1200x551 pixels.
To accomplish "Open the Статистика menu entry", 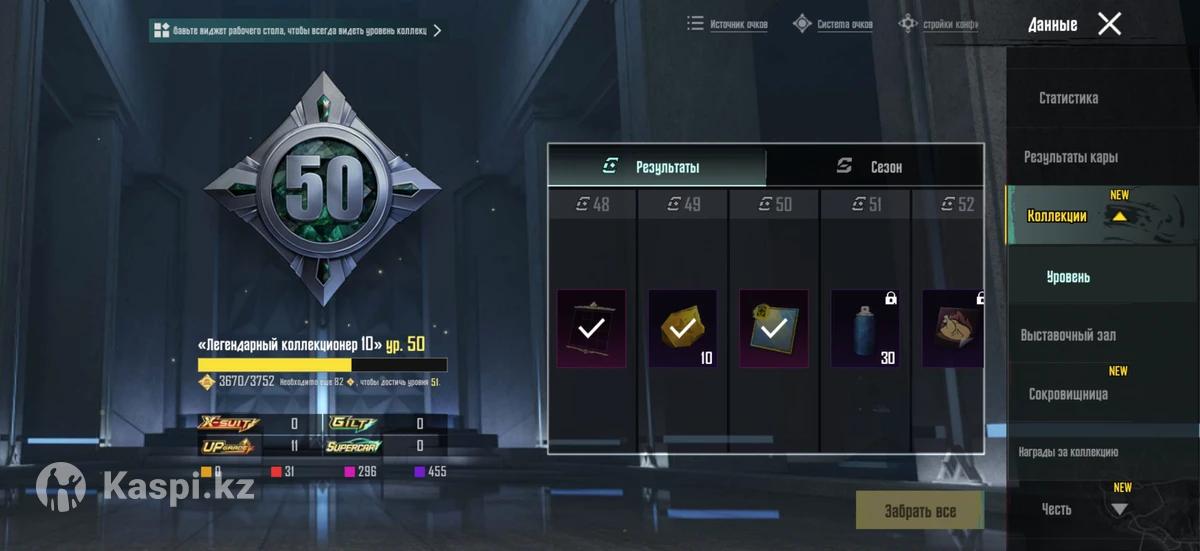I will pos(1068,98).
